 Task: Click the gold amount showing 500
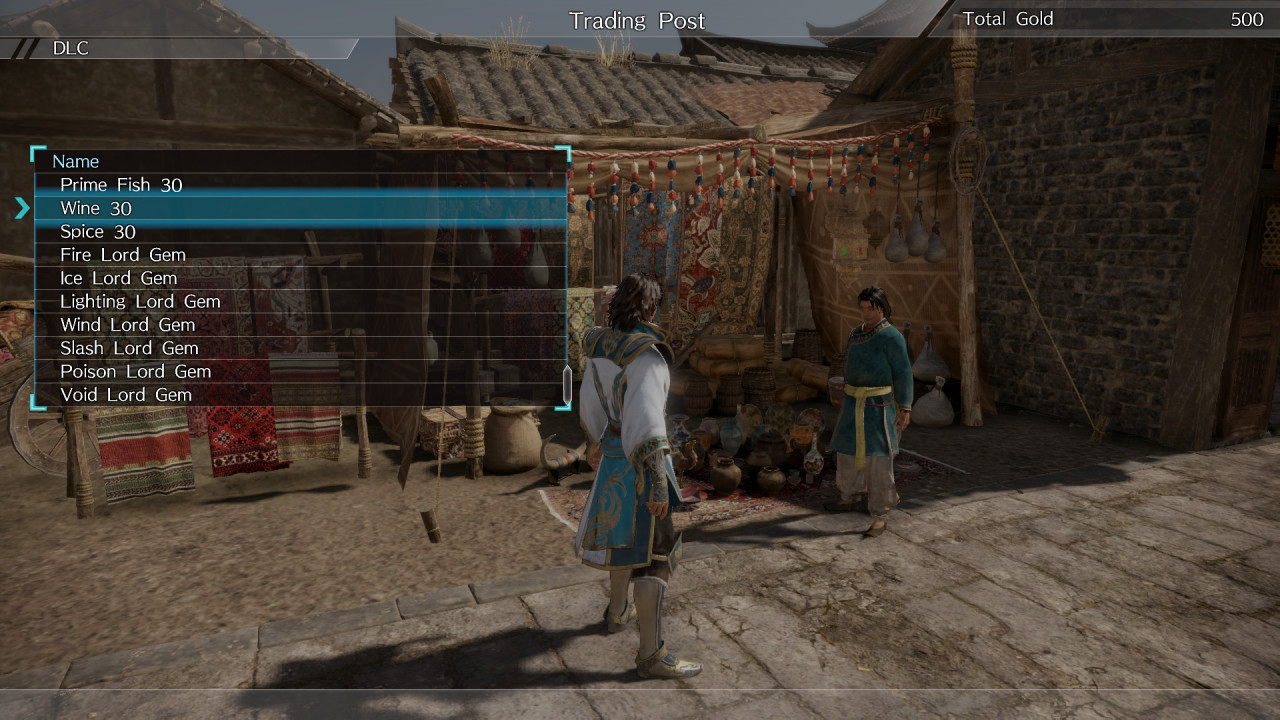coord(1239,18)
